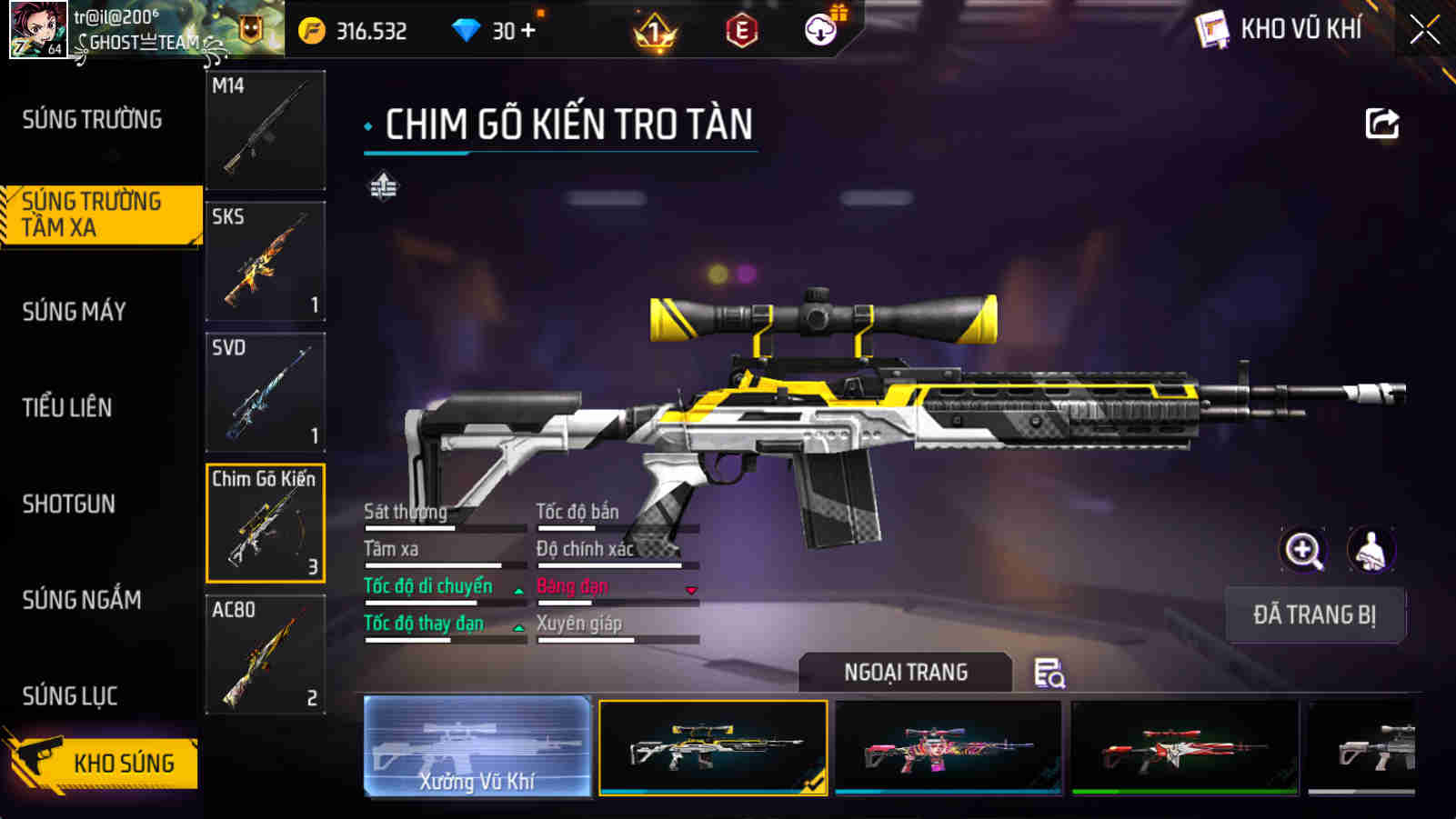Open the share icon for Chim Gõ Kiến Tro Tàn
The width and height of the screenshot is (1456, 819).
click(1381, 124)
